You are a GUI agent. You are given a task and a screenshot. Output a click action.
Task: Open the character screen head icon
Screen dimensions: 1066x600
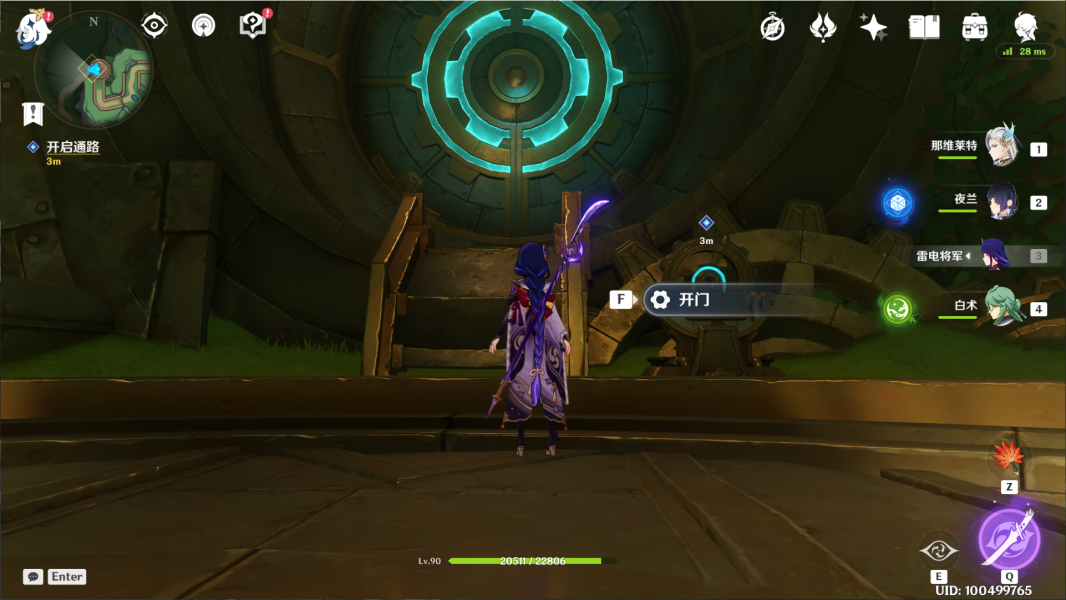1025,27
